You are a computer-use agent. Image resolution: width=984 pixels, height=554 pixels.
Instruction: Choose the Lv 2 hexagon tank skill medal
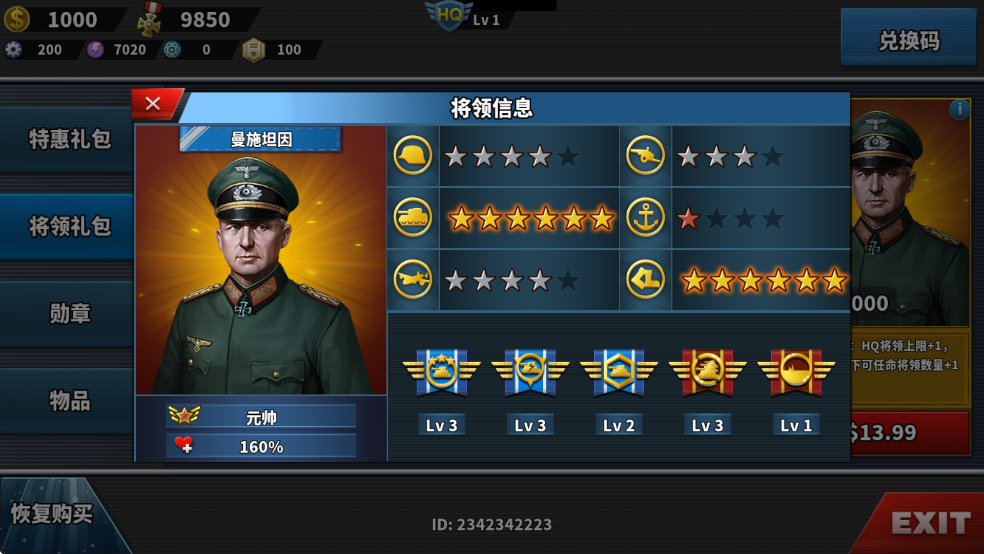coord(618,372)
